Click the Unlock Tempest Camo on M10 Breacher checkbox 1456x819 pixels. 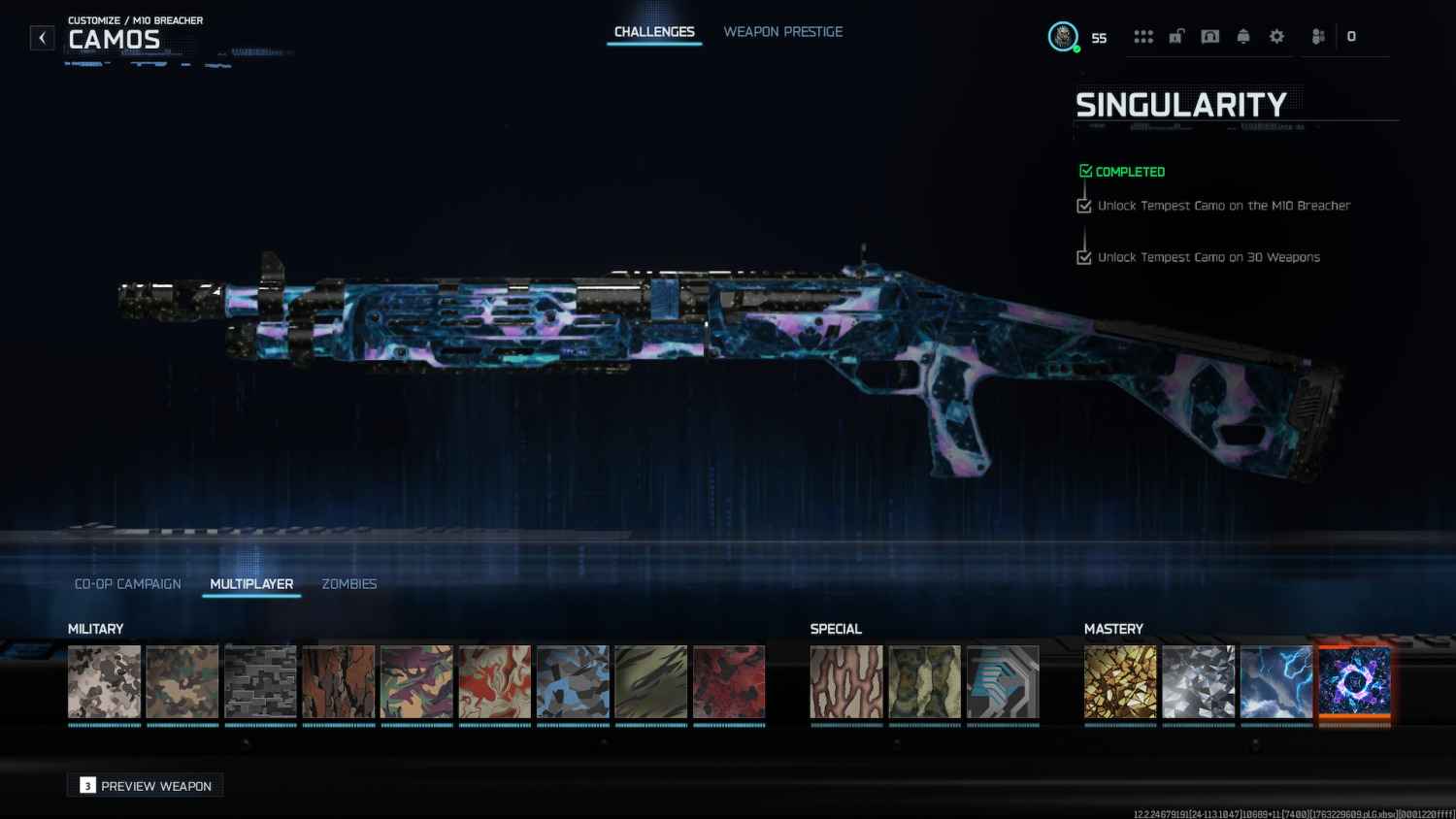pyautogui.click(x=1084, y=206)
